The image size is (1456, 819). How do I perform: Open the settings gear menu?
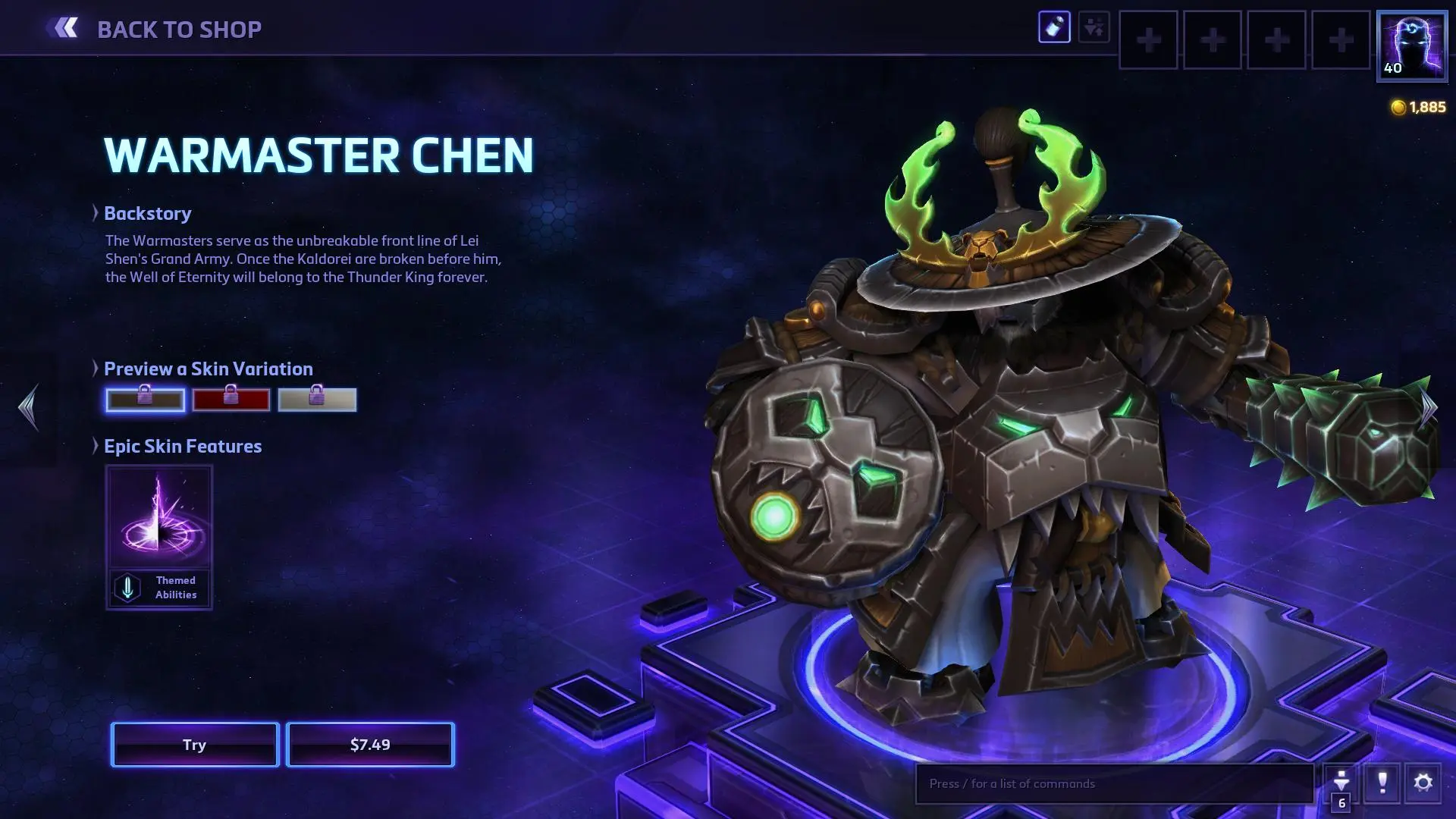[x=1423, y=783]
